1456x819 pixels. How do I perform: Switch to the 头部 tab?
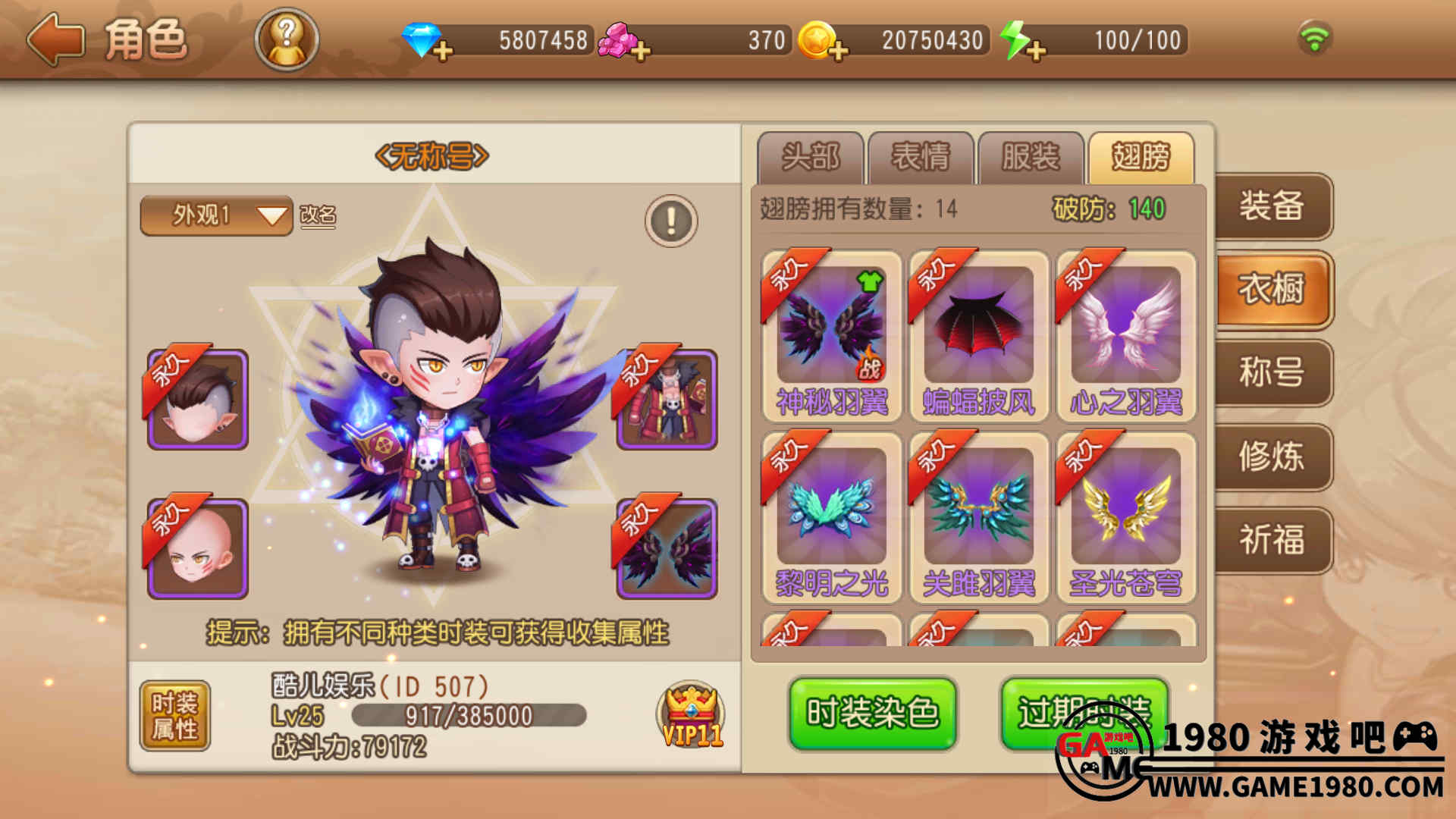click(x=810, y=158)
